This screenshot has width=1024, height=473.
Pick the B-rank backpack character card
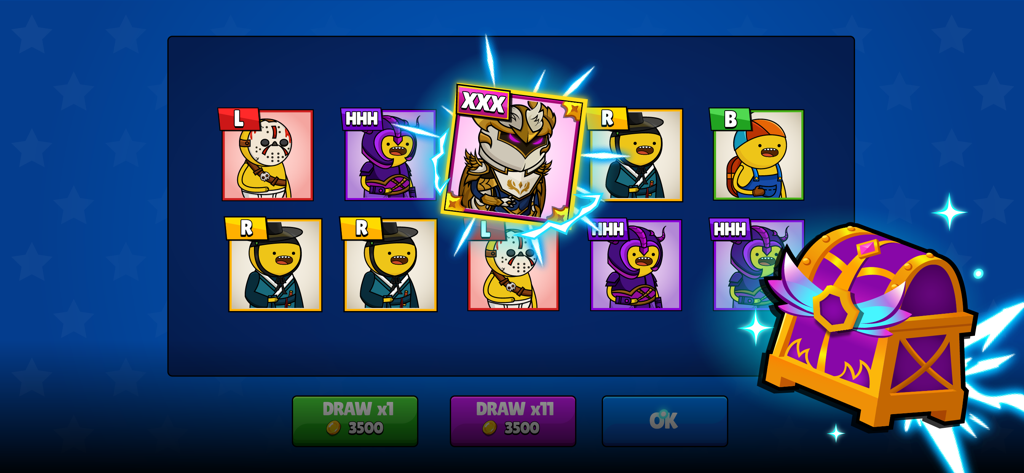pyautogui.click(x=758, y=157)
